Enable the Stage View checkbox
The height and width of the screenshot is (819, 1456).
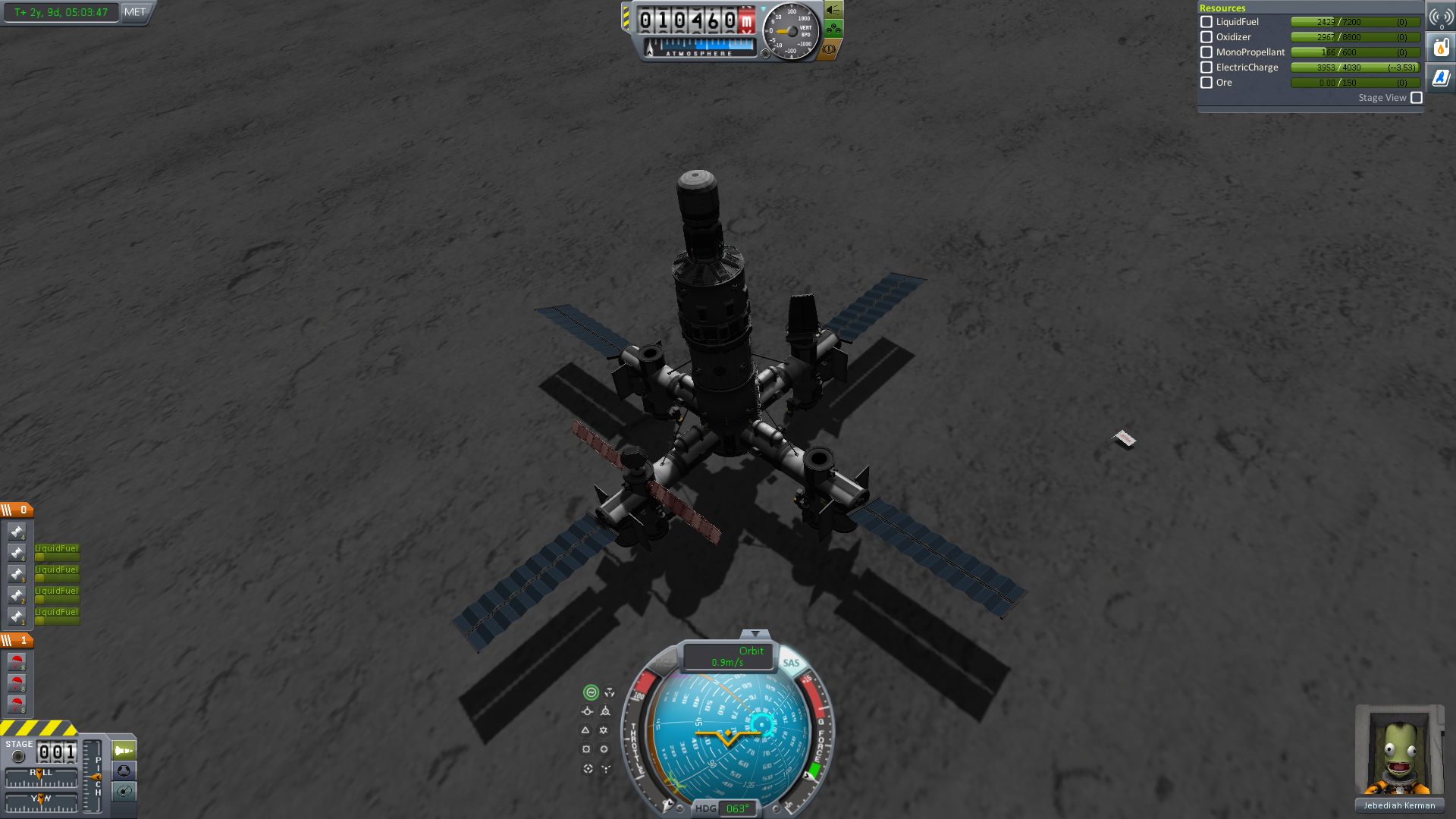point(1417,98)
